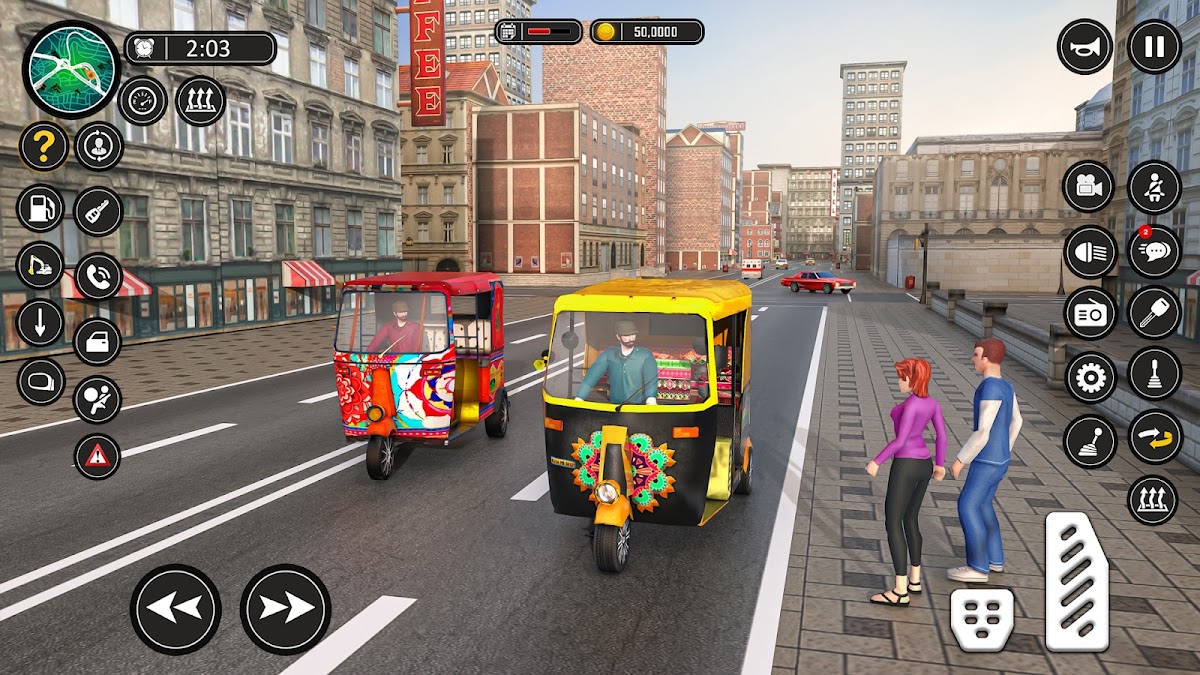Viewport: 1200px width, 675px height.
Task: Answer the phone call icon
Action: pos(98,277)
